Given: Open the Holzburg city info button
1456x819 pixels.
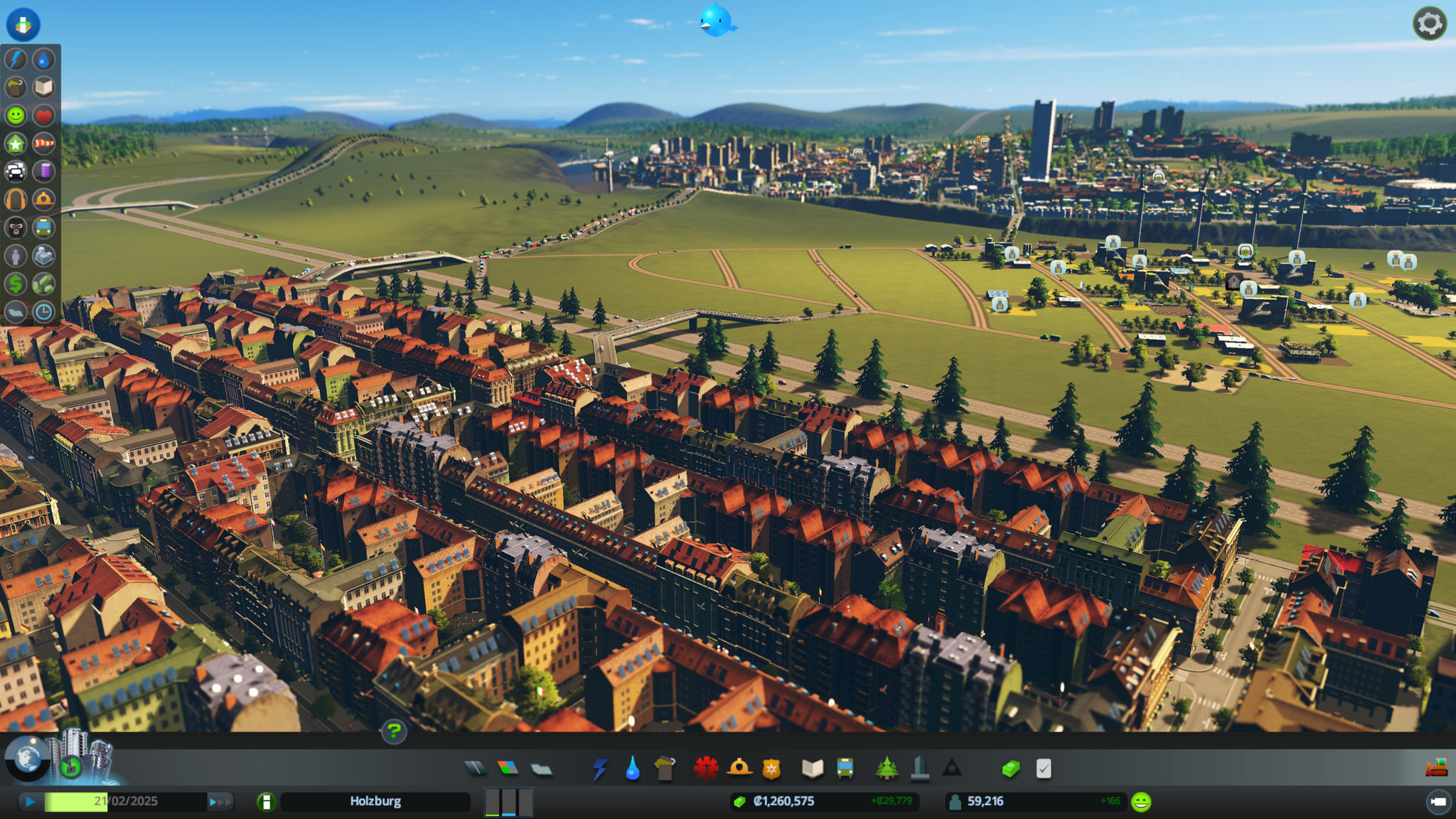Looking at the screenshot, I should click(267, 802).
